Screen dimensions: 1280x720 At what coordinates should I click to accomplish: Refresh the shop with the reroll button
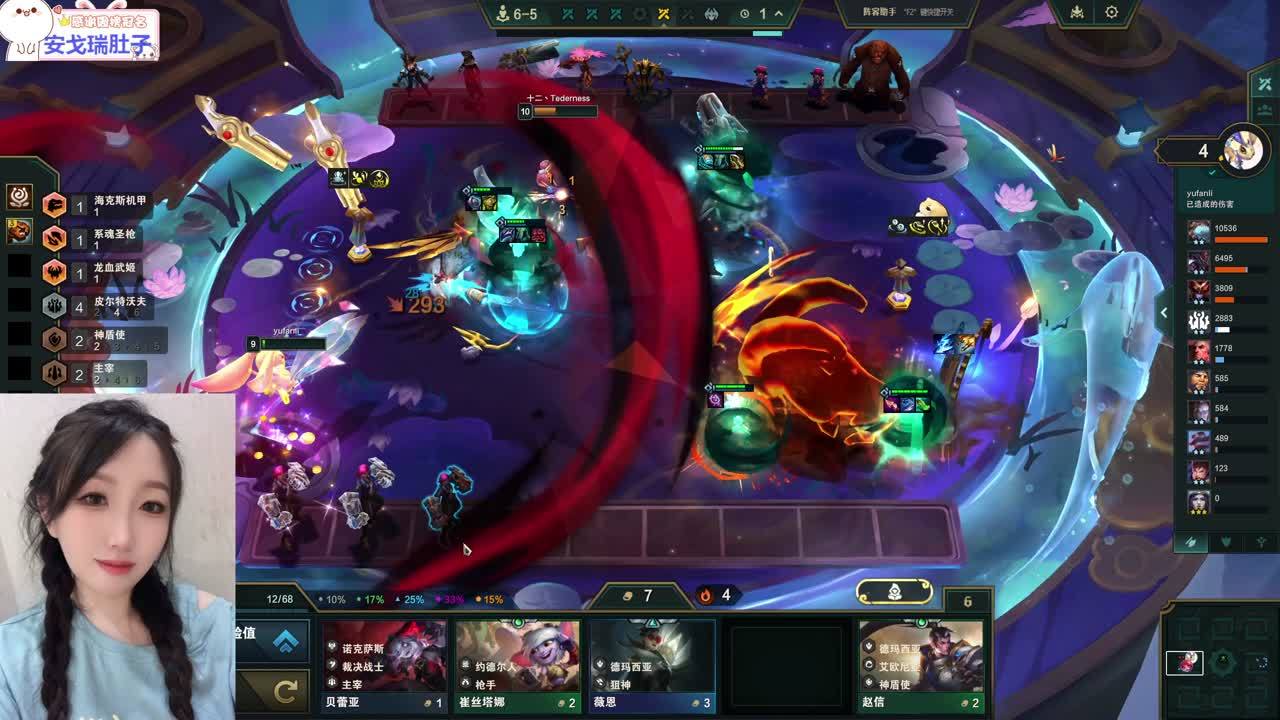(x=285, y=690)
